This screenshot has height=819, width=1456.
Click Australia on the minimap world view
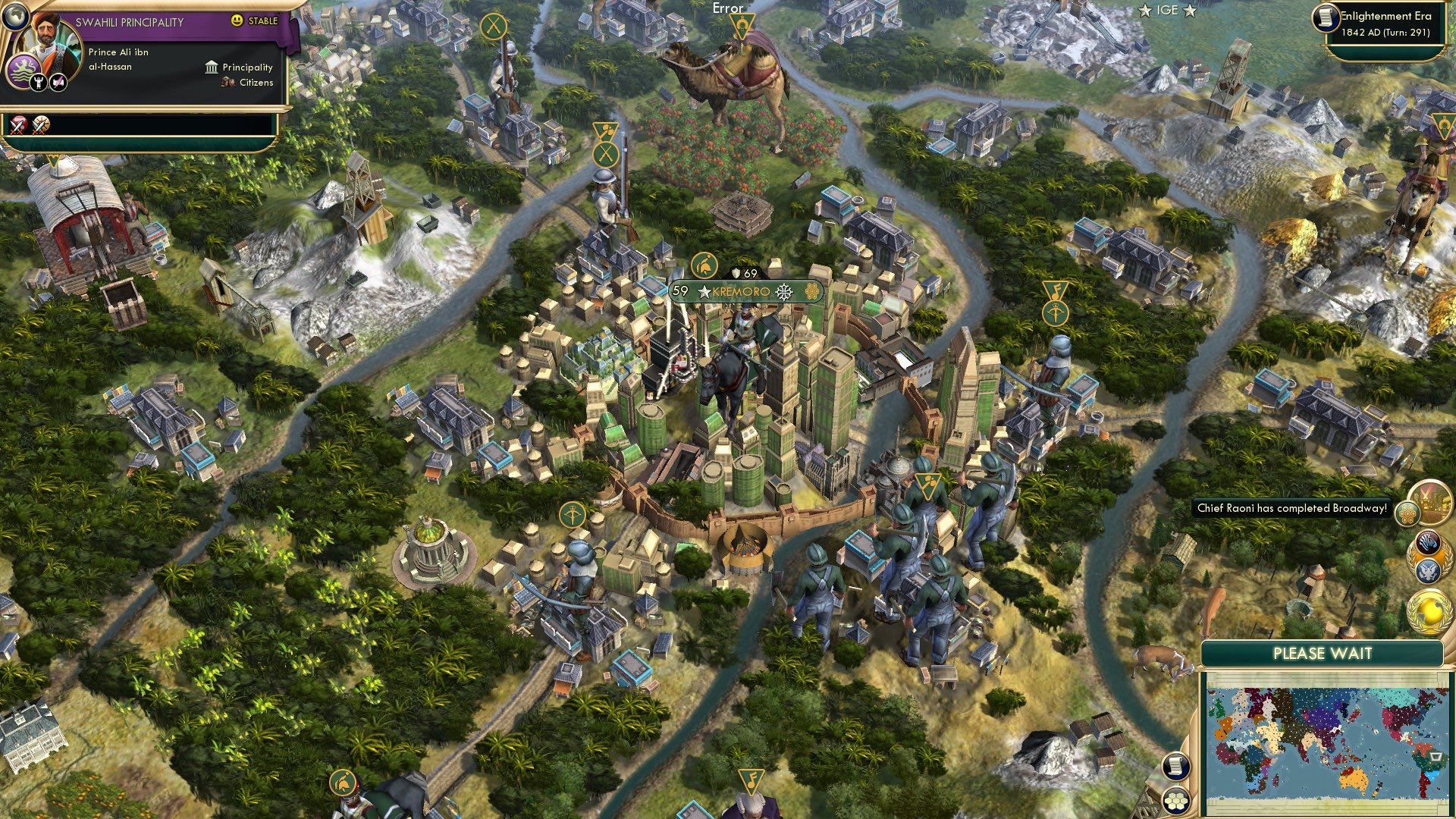(x=1353, y=777)
